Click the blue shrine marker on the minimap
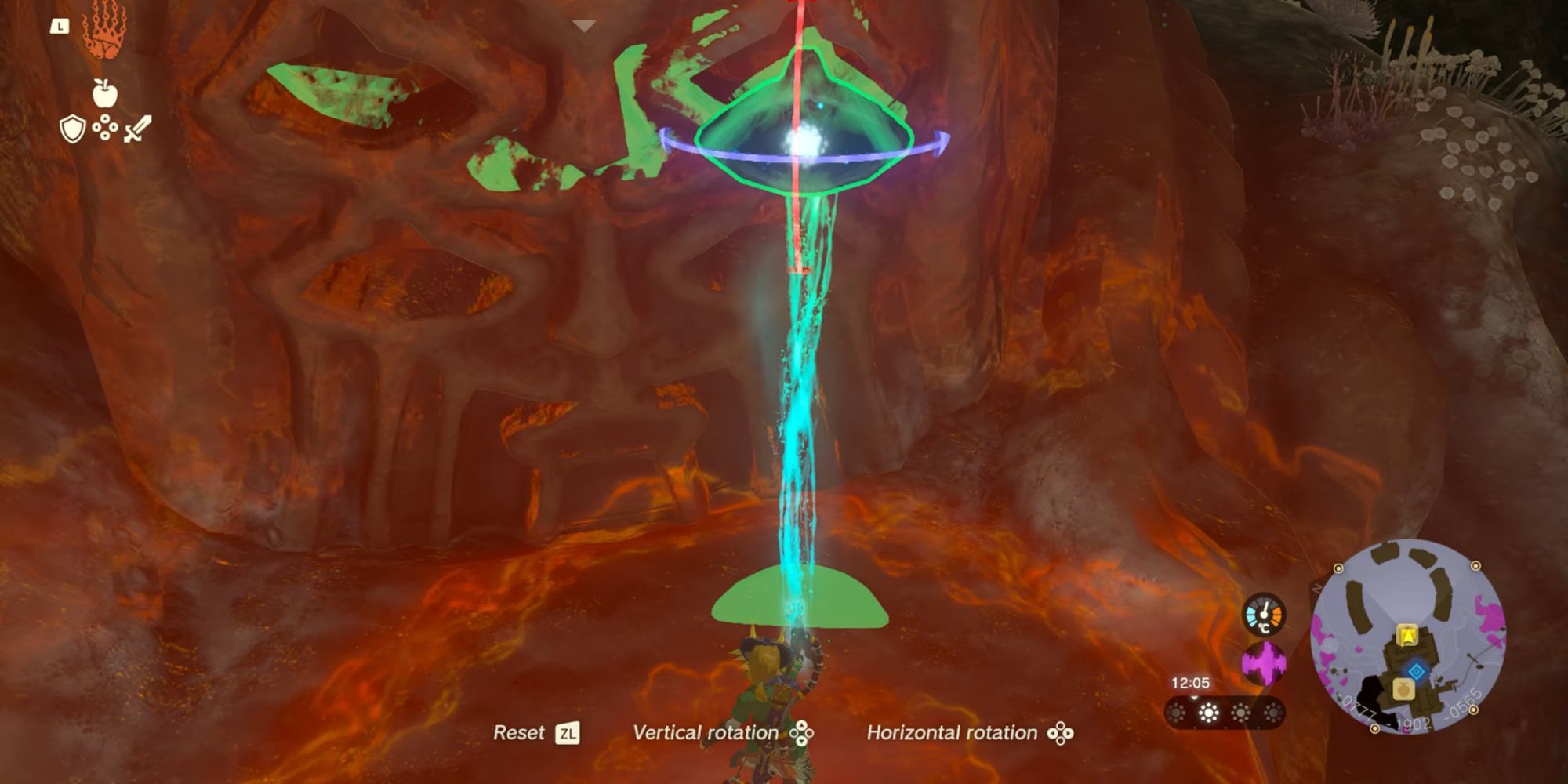Image resolution: width=1568 pixels, height=784 pixels. 1416,671
